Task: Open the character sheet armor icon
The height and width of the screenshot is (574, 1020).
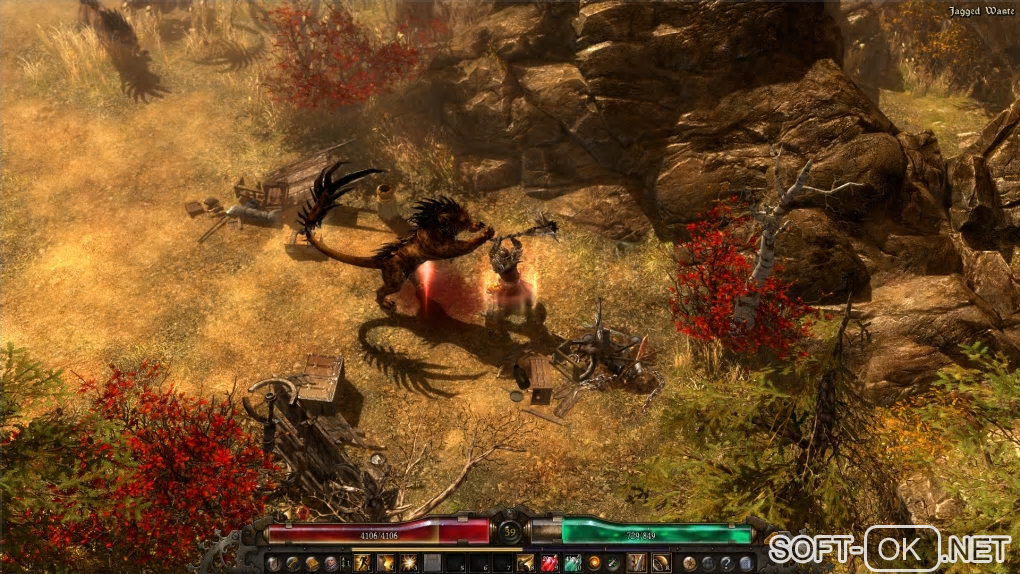Action: click(272, 563)
